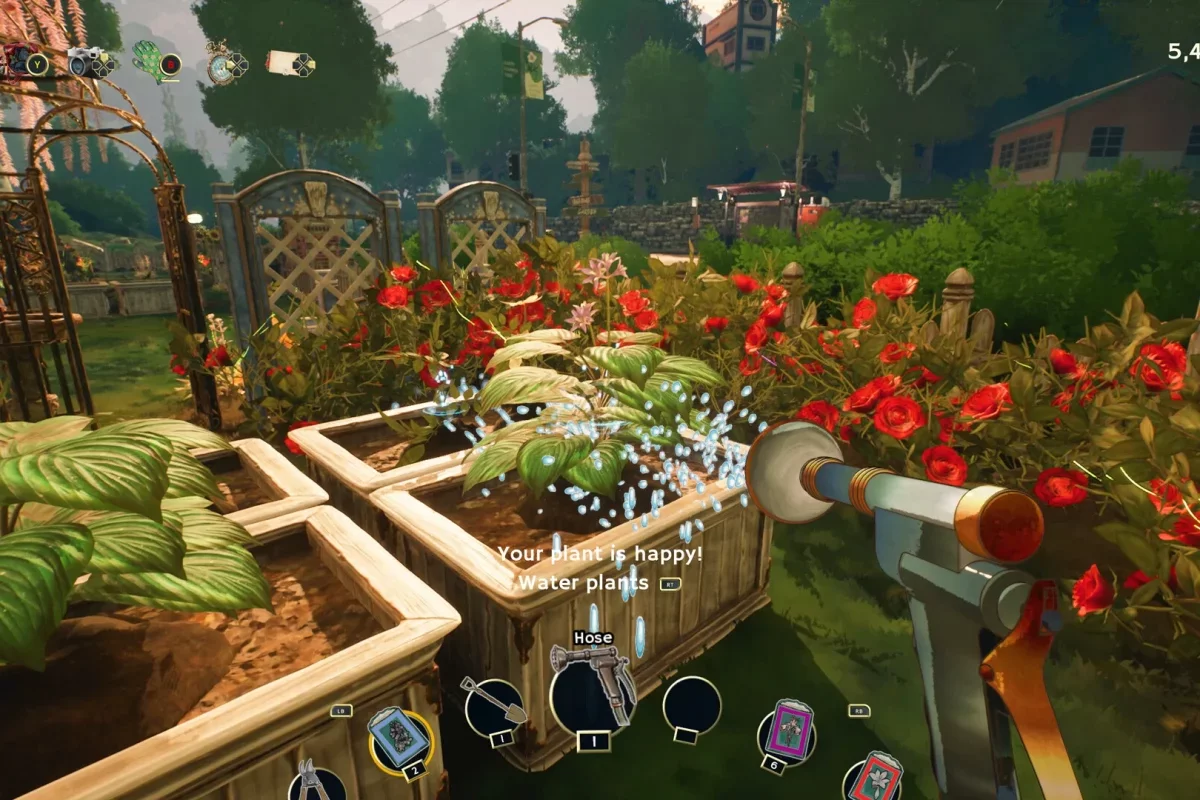Select the red seed packet slot
Screen dimensions: 1200x800
871,779
